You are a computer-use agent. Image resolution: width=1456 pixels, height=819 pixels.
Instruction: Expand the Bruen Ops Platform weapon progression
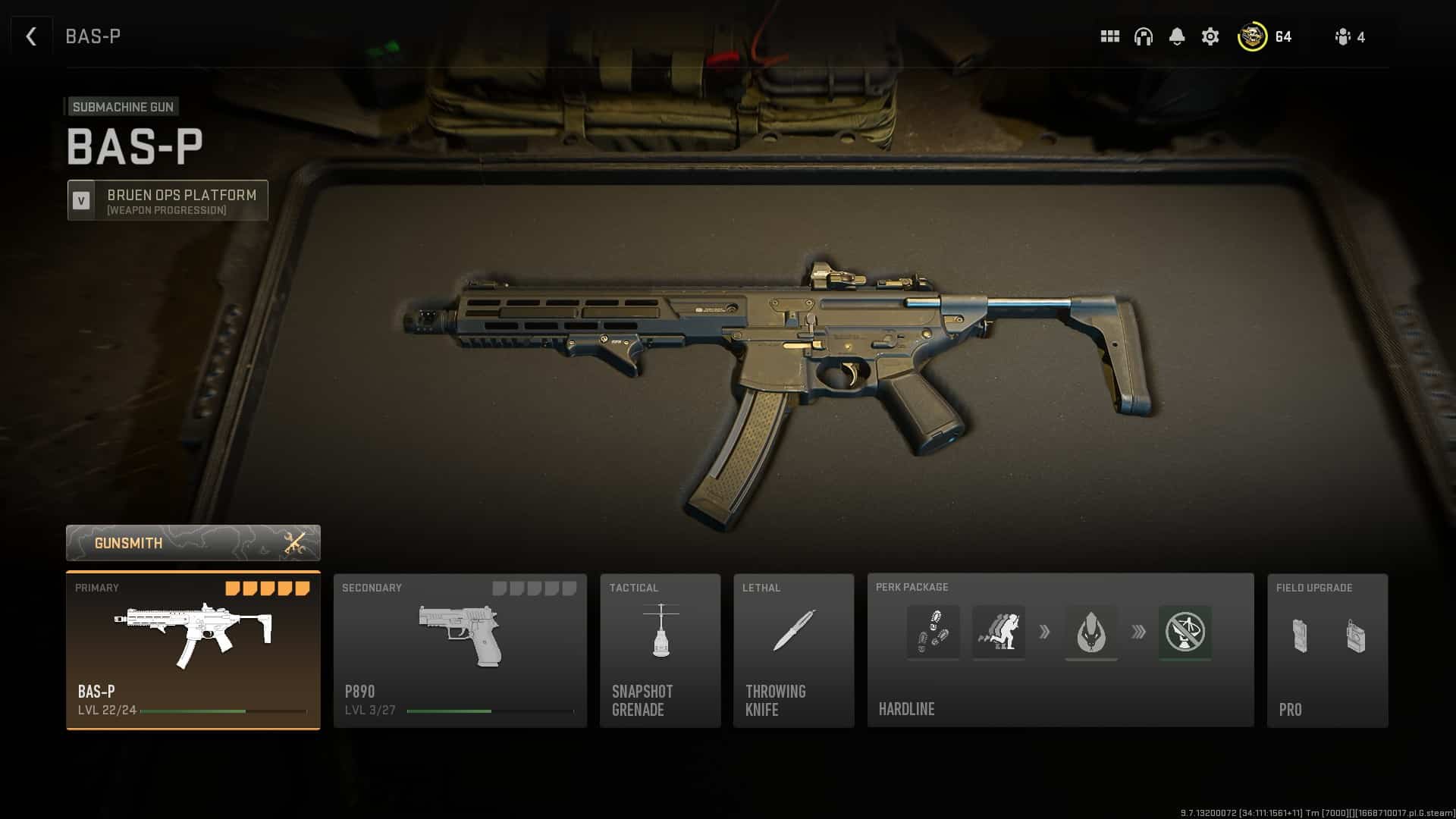pyautogui.click(x=167, y=200)
